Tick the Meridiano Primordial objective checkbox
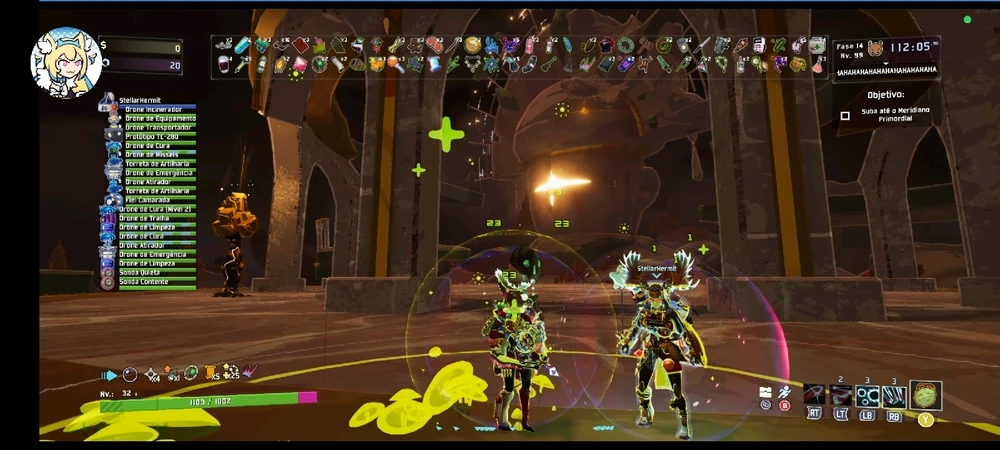1000x450 pixels. coord(845,116)
